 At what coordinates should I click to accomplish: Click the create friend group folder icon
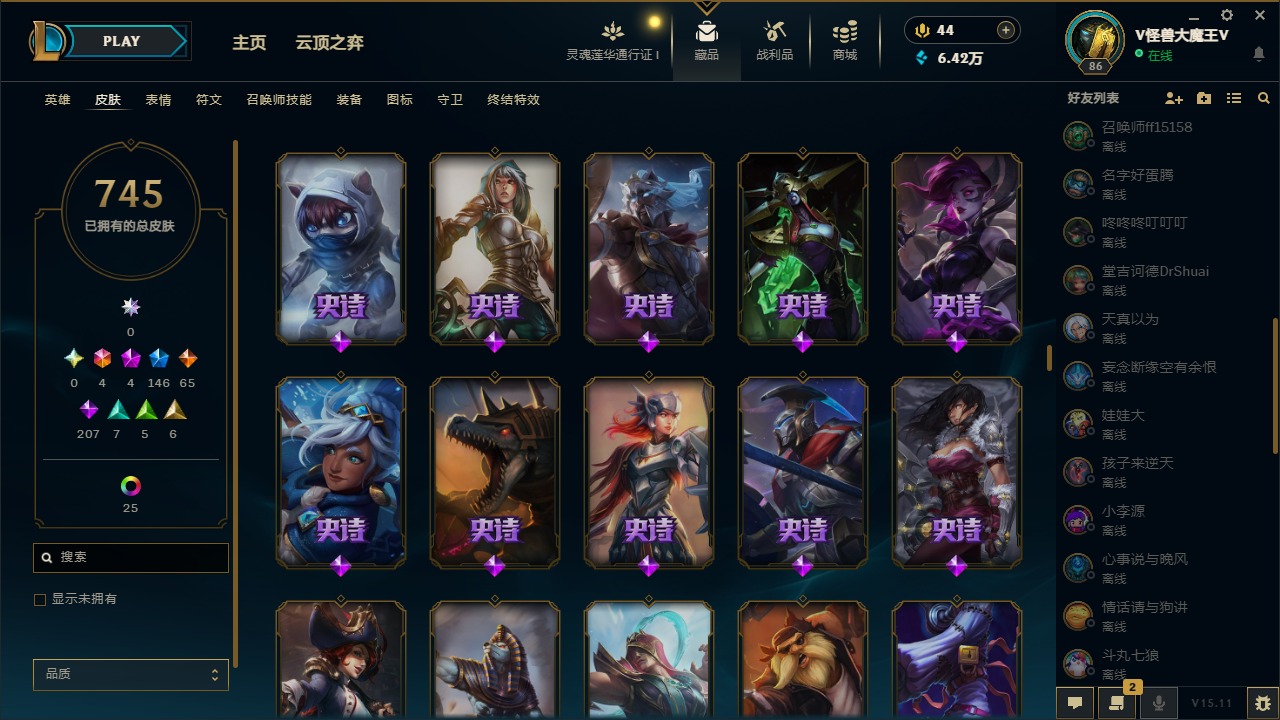point(1204,98)
